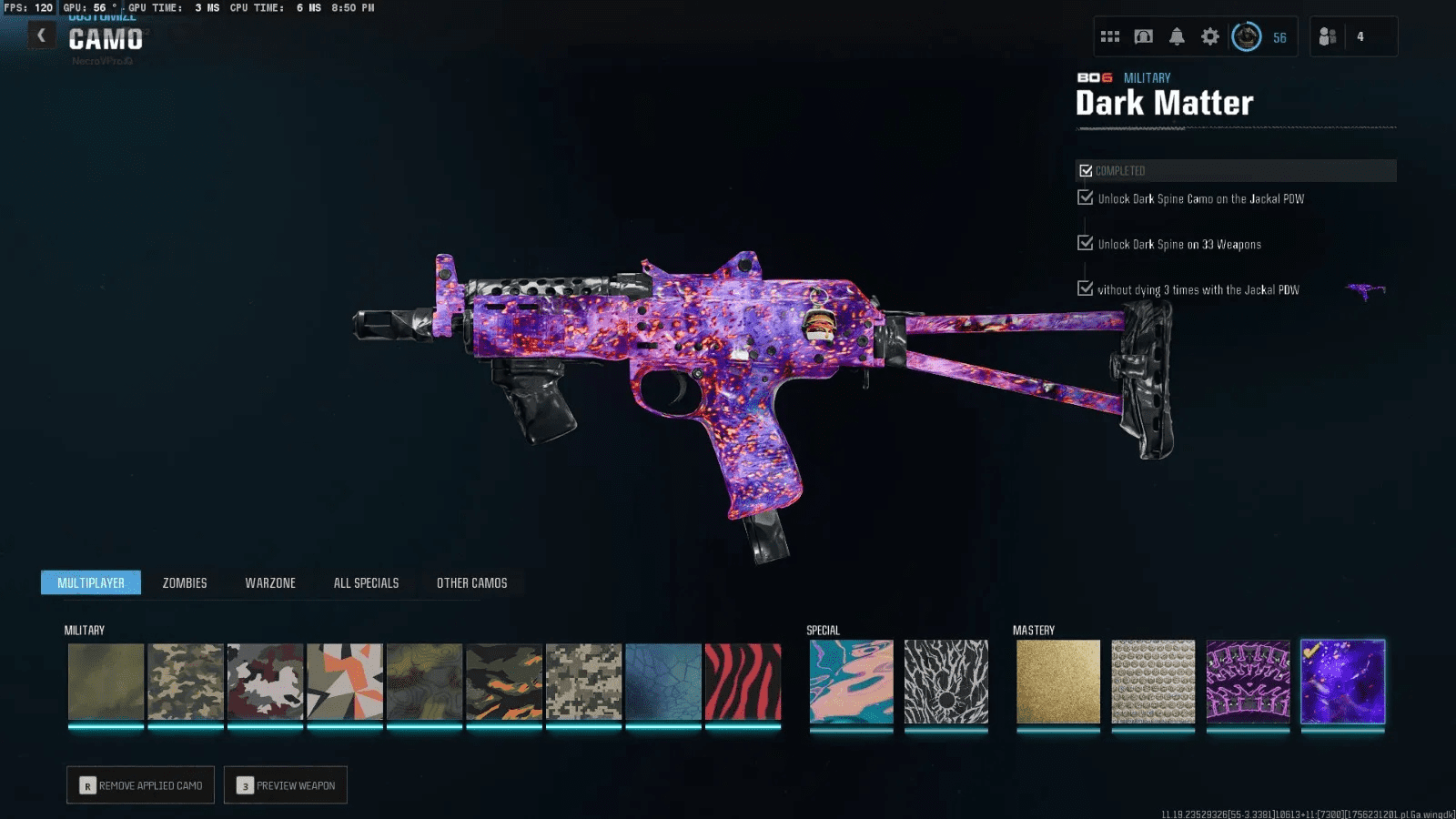Choose the pink and teal special camo
This screenshot has height=819, width=1456.
tap(851, 682)
